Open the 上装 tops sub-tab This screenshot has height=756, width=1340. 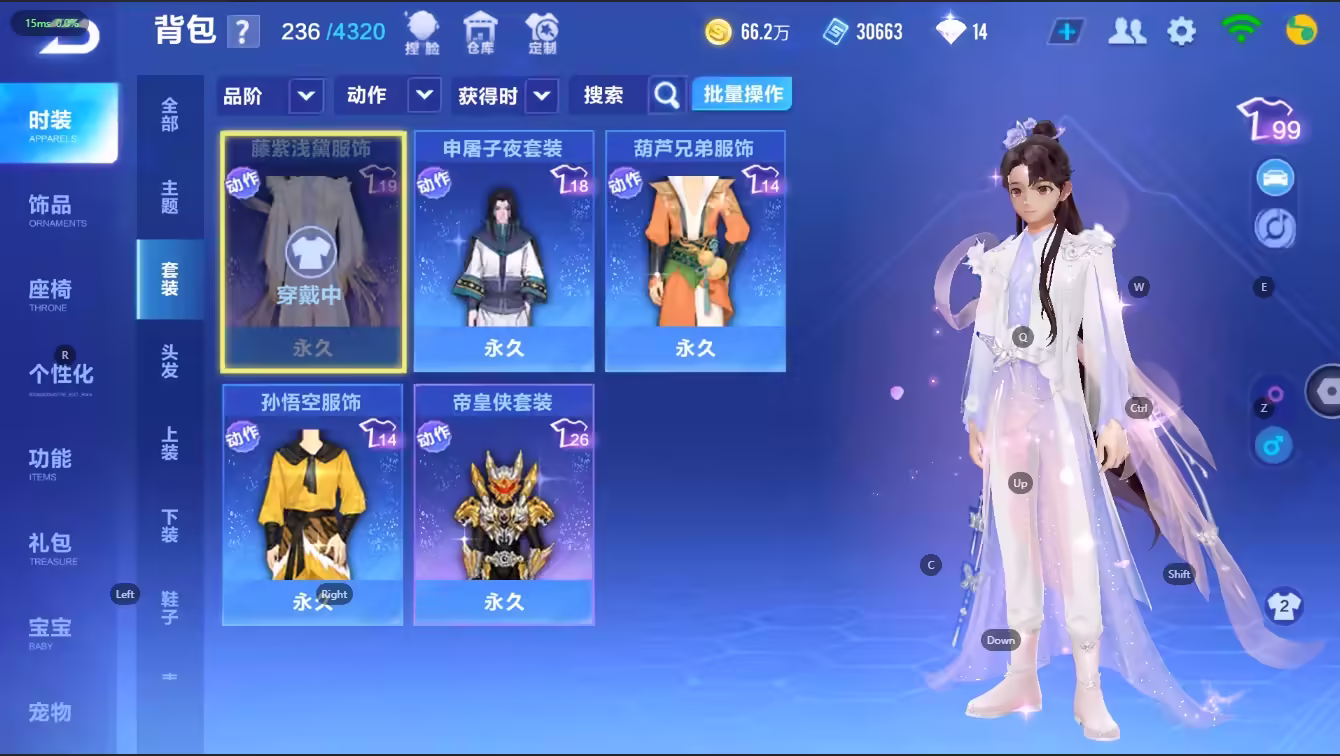[x=170, y=444]
